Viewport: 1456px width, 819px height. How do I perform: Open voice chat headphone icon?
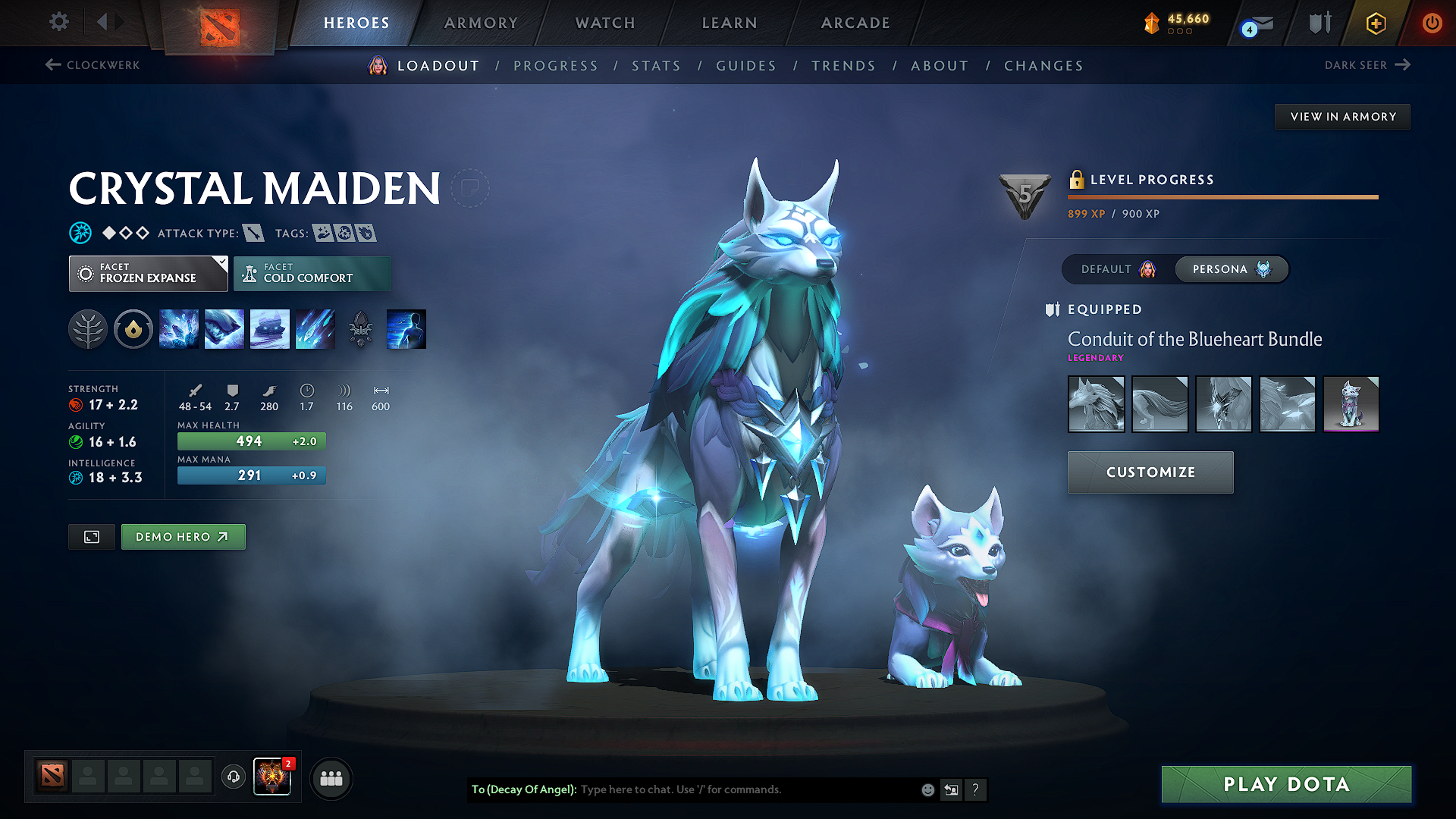pyautogui.click(x=233, y=778)
